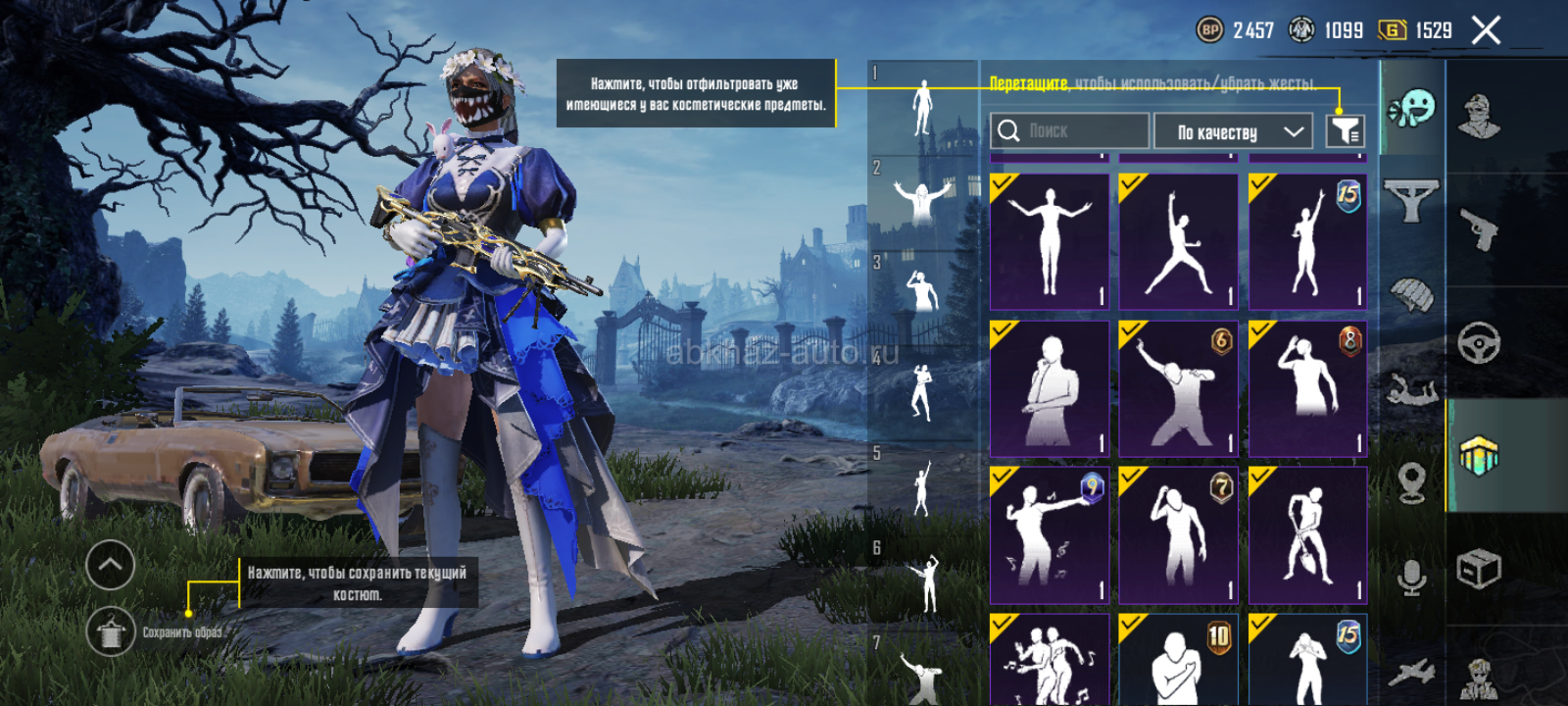Click the 'Сохранить образ' save outfit button
Viewport: 1568px width, 706px height.
(111, 631)
